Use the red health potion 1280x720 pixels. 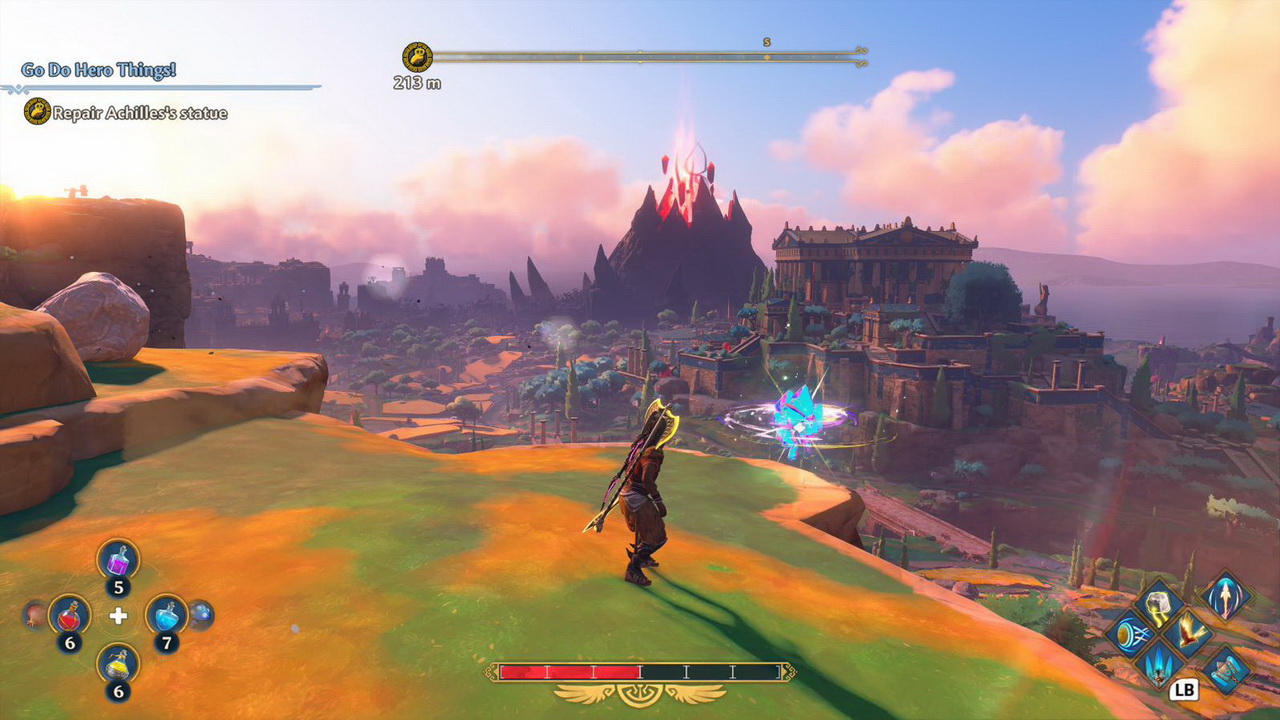69,614
